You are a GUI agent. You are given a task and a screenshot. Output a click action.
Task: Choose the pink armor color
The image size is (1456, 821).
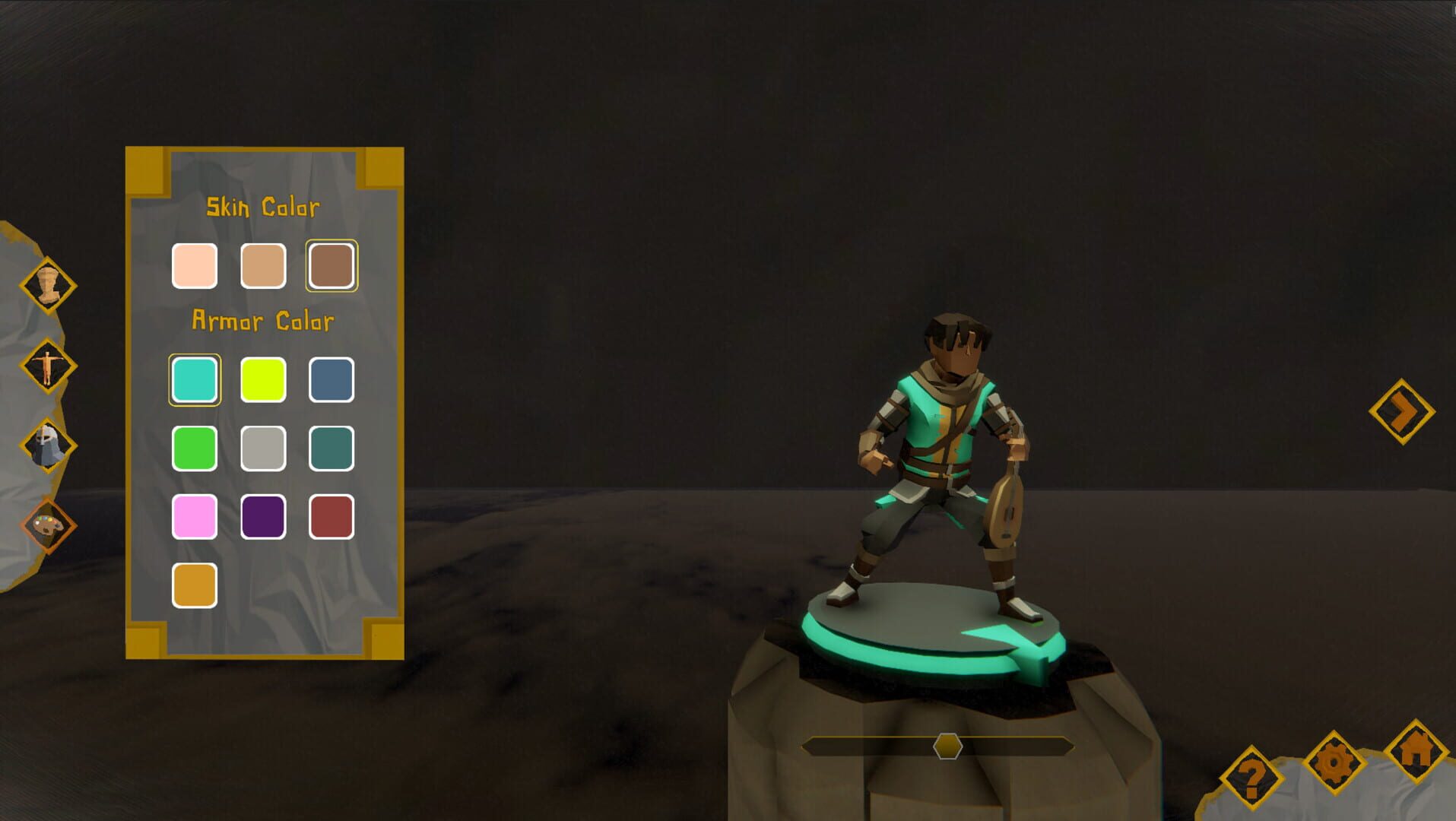pos(195,517)
